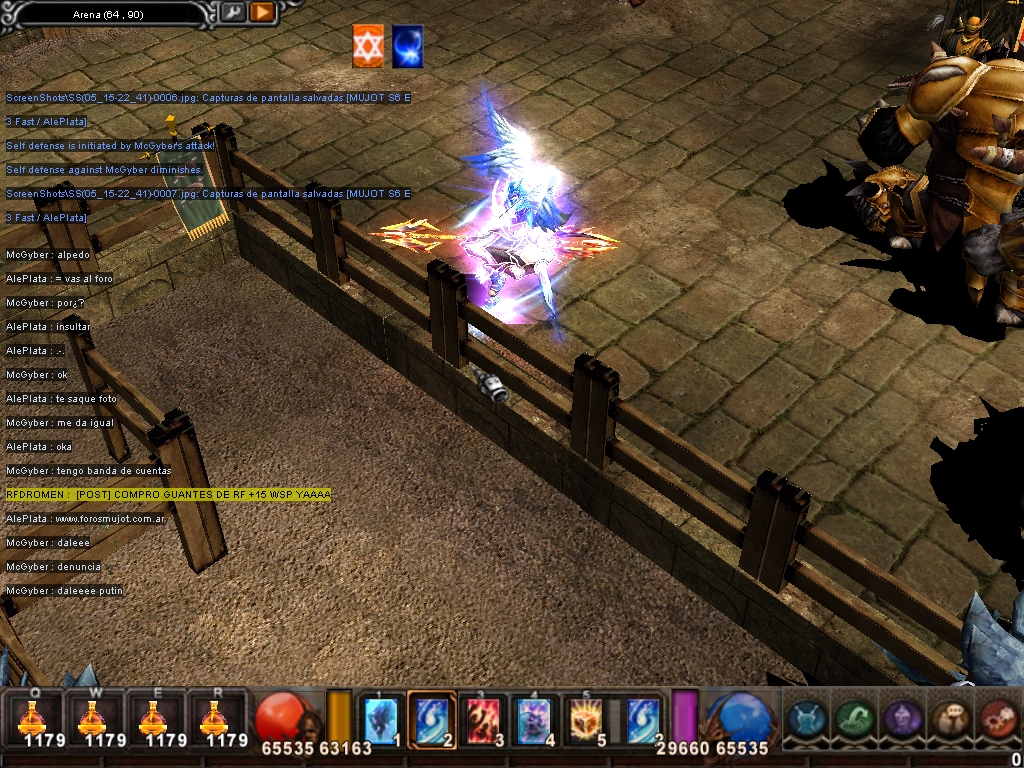Activate the red slash skill slot 3
This screenshot has height=768, width=1024.
click(483, 719)
